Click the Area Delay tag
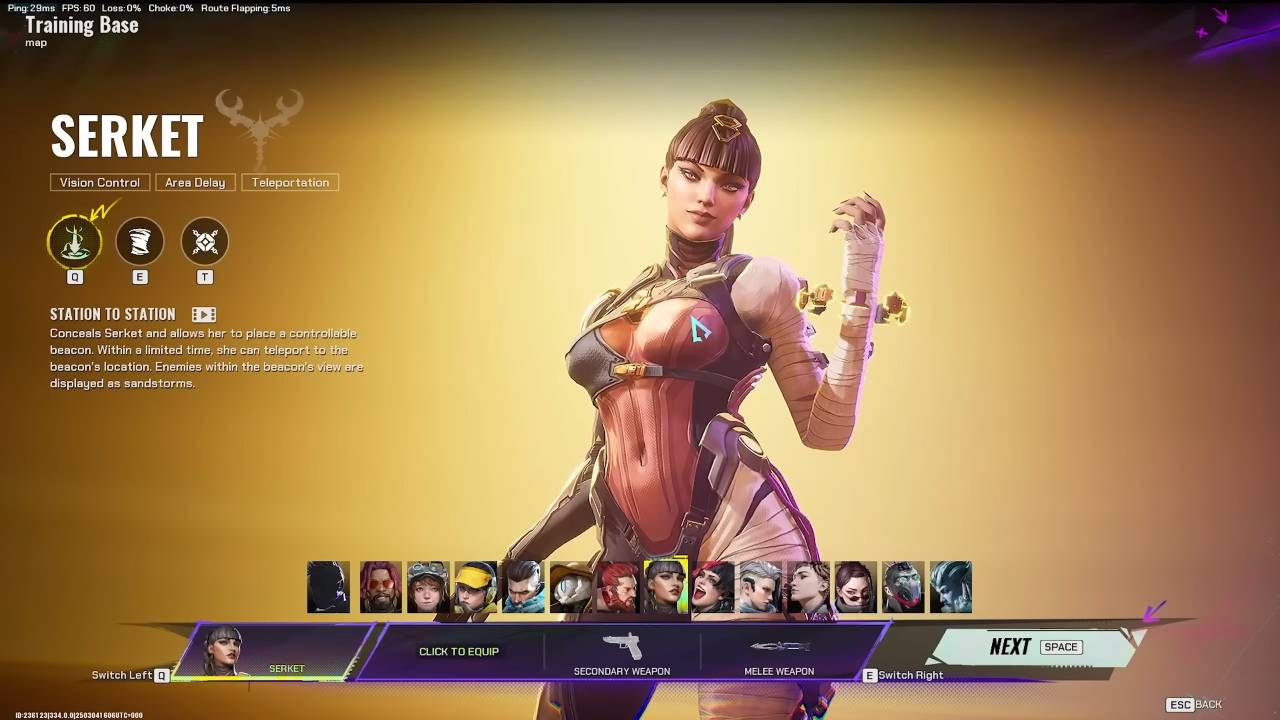The image size is (1280, 720). click(x=195, y=182)
